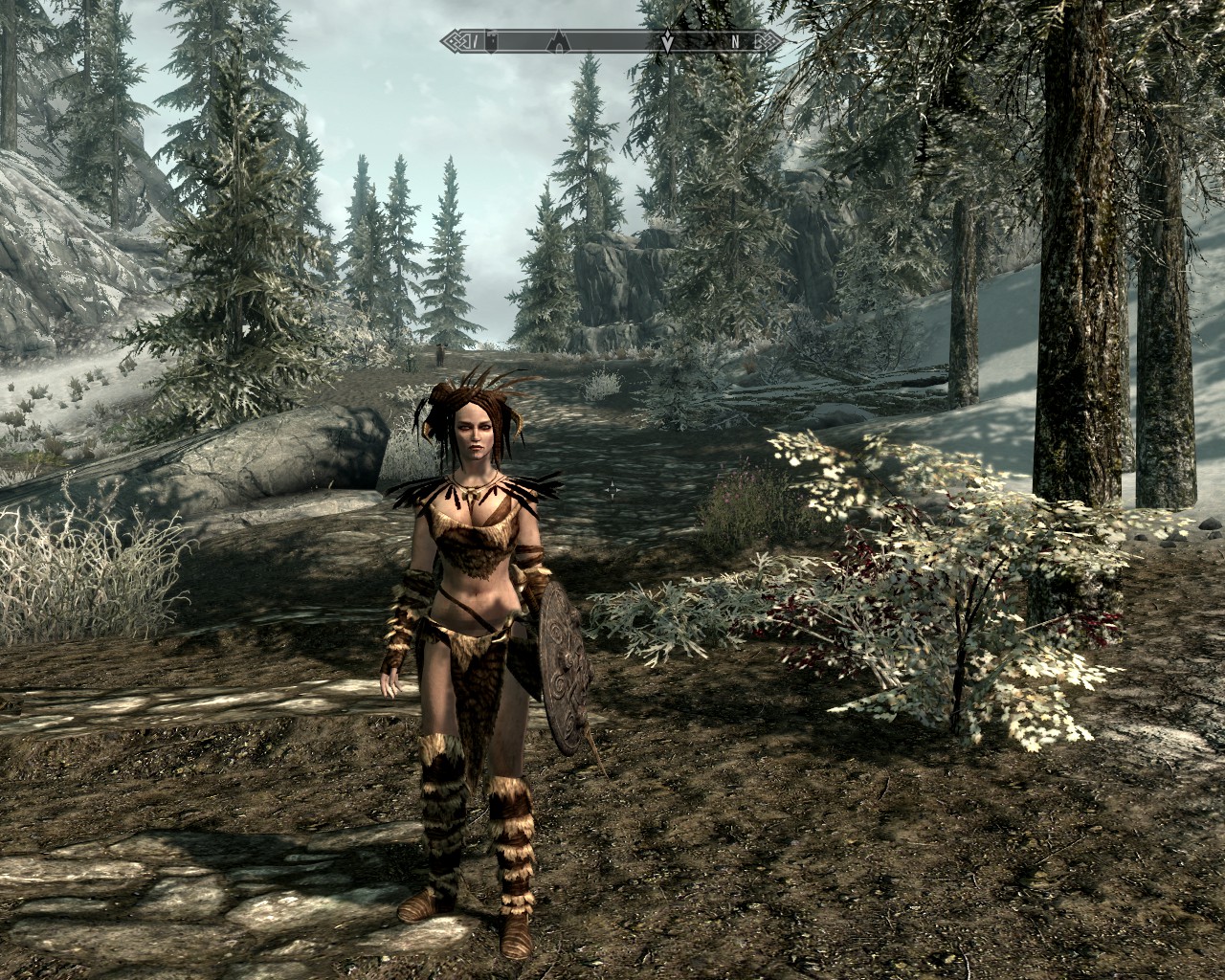Viewport: 1225px width, 980px height.
Task: Click the North indicator on the compass
Action: pos(735,41)
